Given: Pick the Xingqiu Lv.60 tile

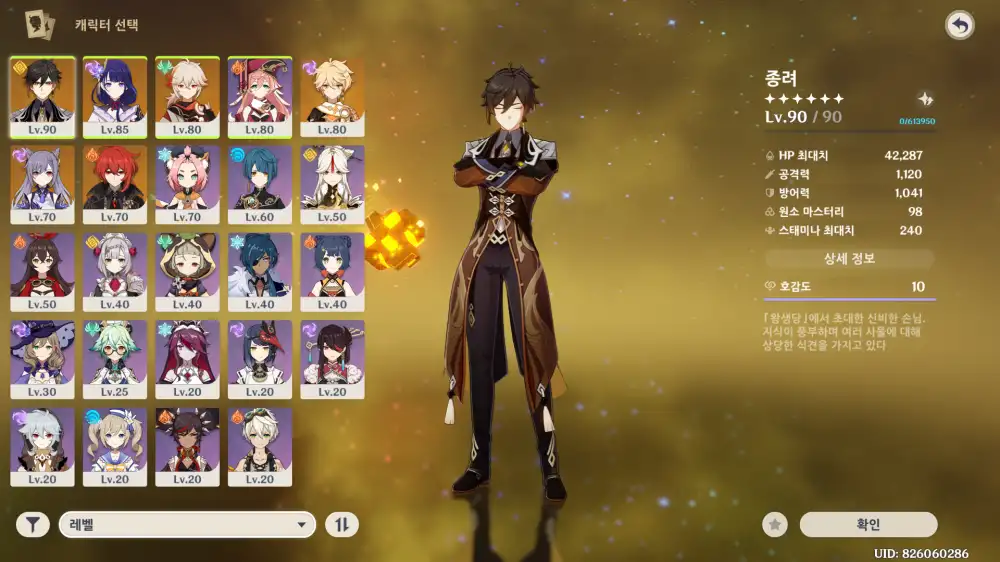Looking at the screenshot, I should pyautogui.click(x=260, y=184).
